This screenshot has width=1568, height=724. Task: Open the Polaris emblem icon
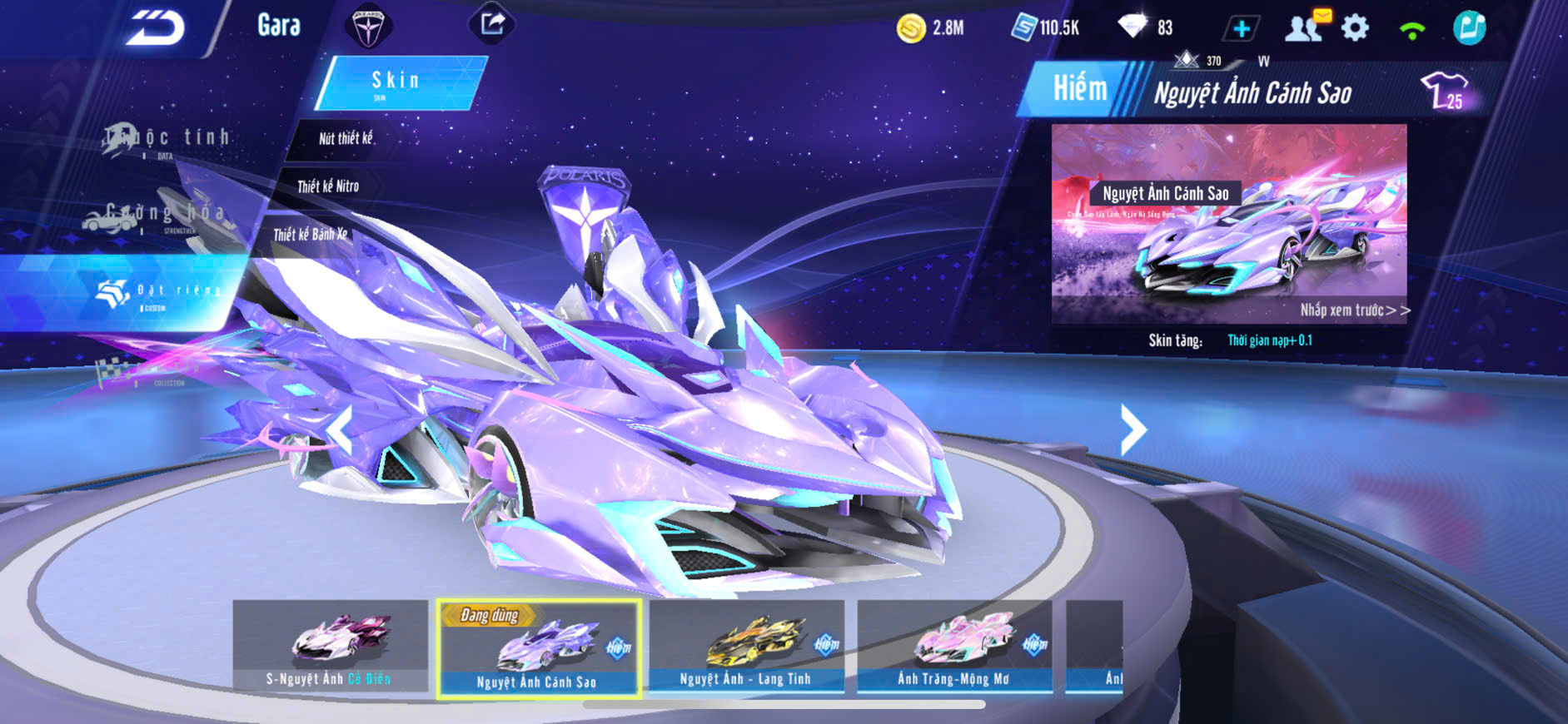coord(368,27)
